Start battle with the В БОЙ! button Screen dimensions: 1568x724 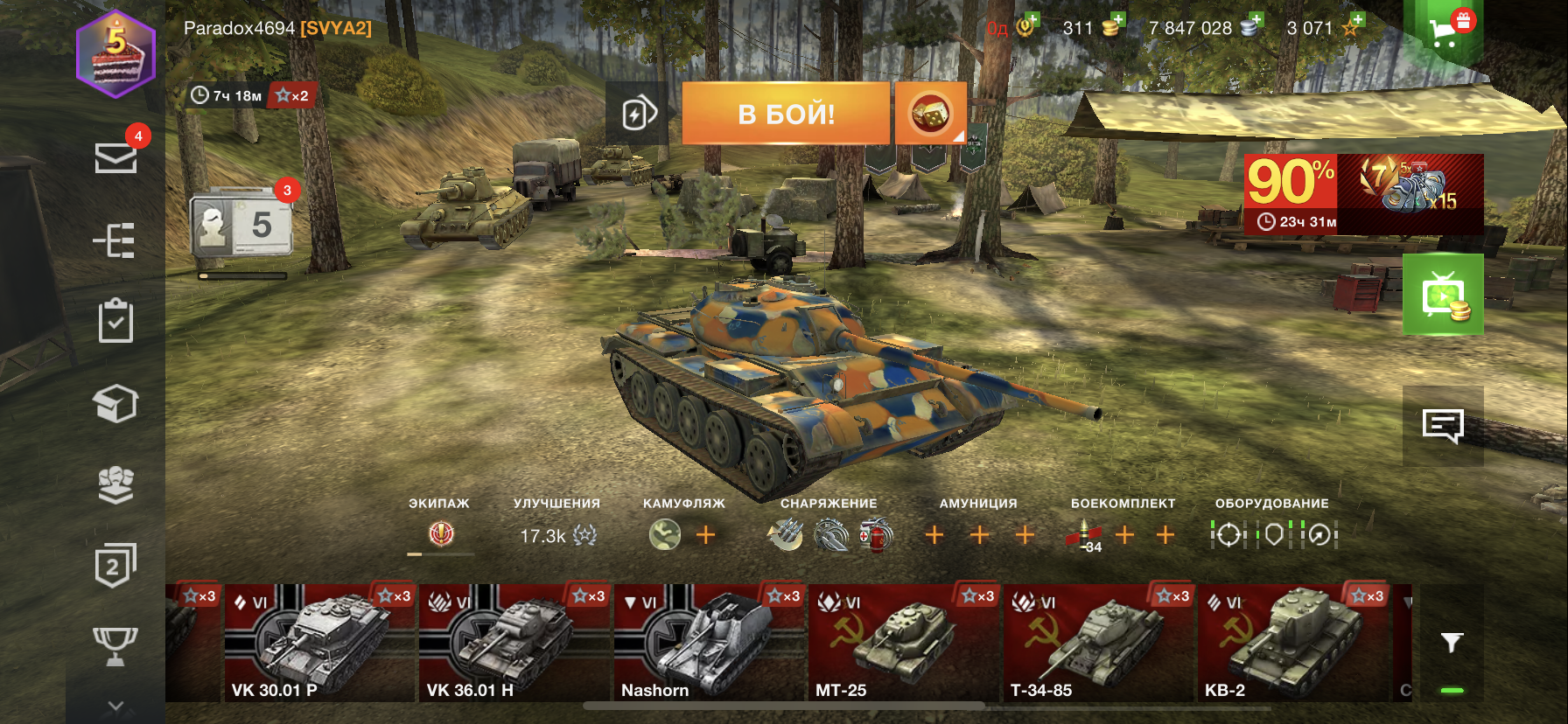click(x=786, y=114)
